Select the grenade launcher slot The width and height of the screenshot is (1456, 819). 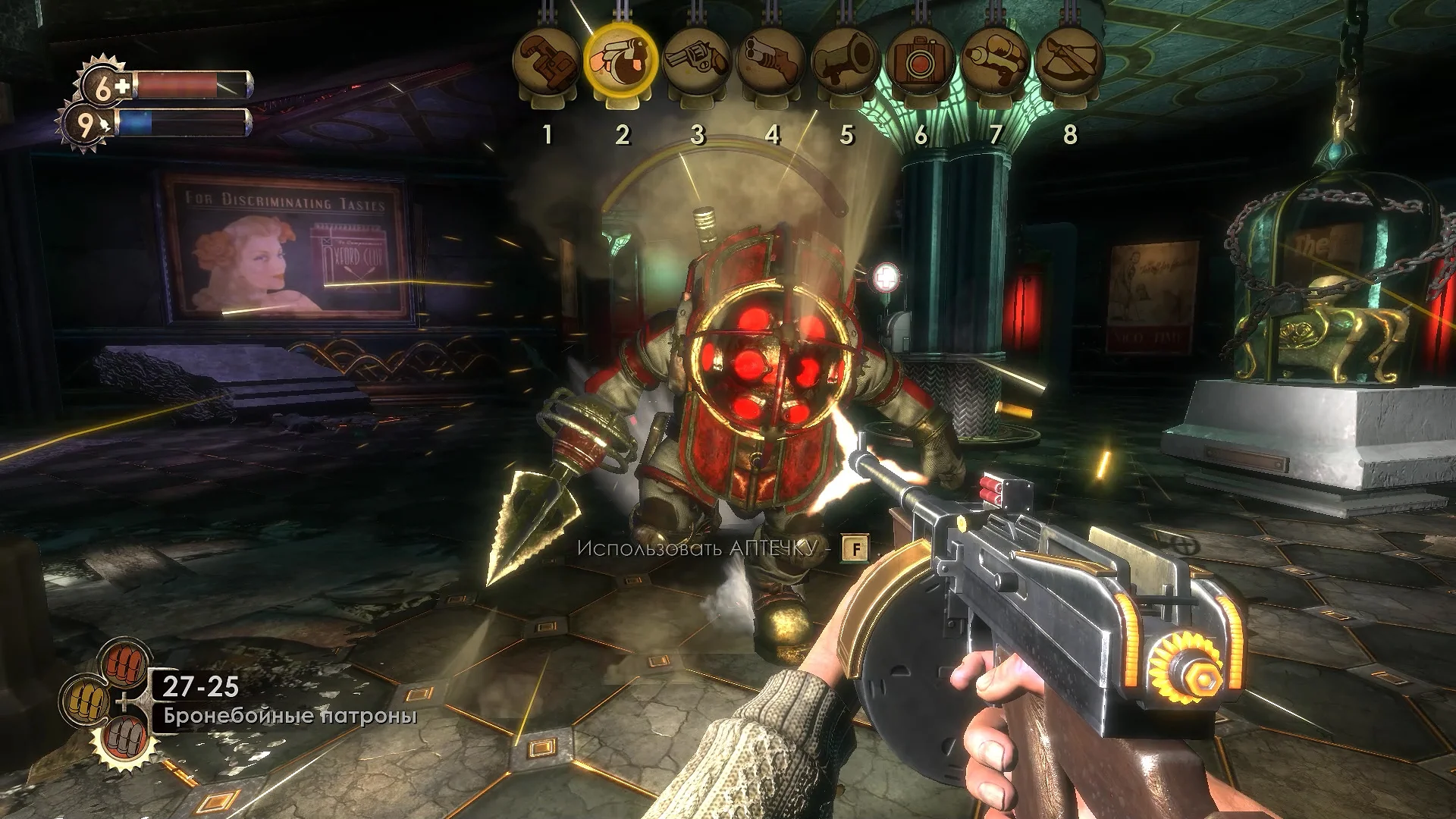pos(845,62)
